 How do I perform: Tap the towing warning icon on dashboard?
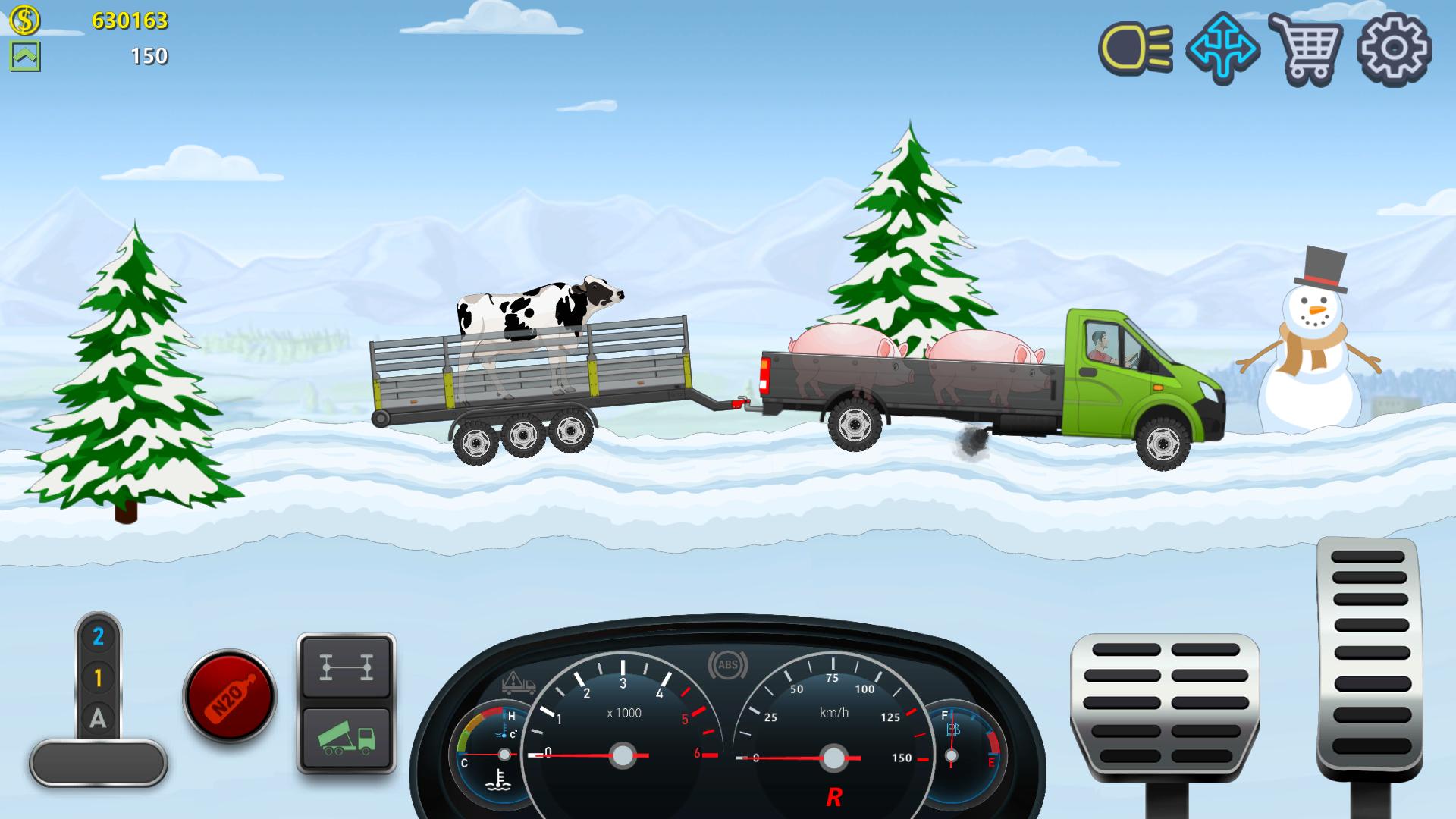point(516,684)
